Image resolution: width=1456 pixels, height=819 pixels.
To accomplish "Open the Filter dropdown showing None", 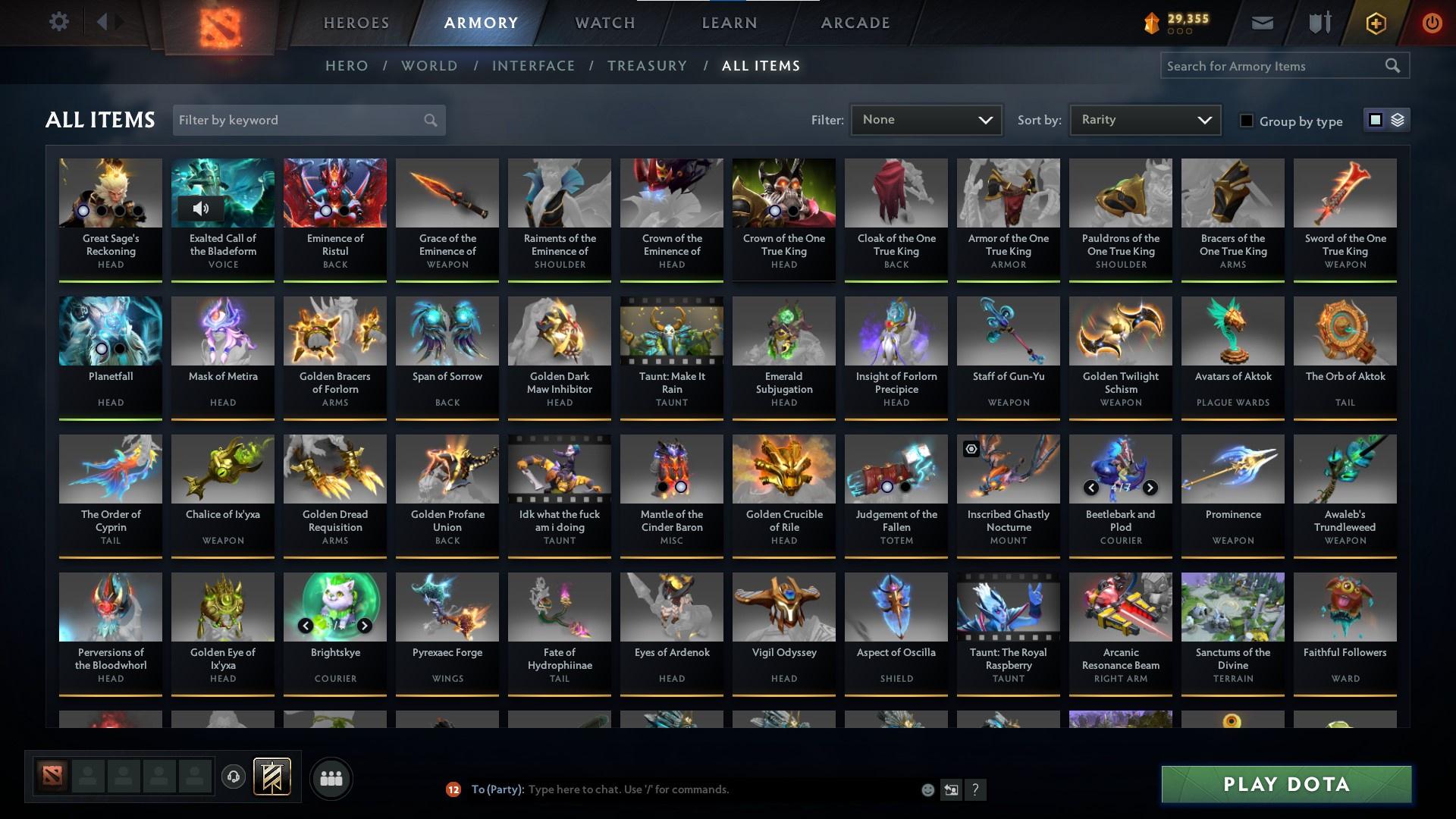I will pyautogui.click(x=926, y=119).
